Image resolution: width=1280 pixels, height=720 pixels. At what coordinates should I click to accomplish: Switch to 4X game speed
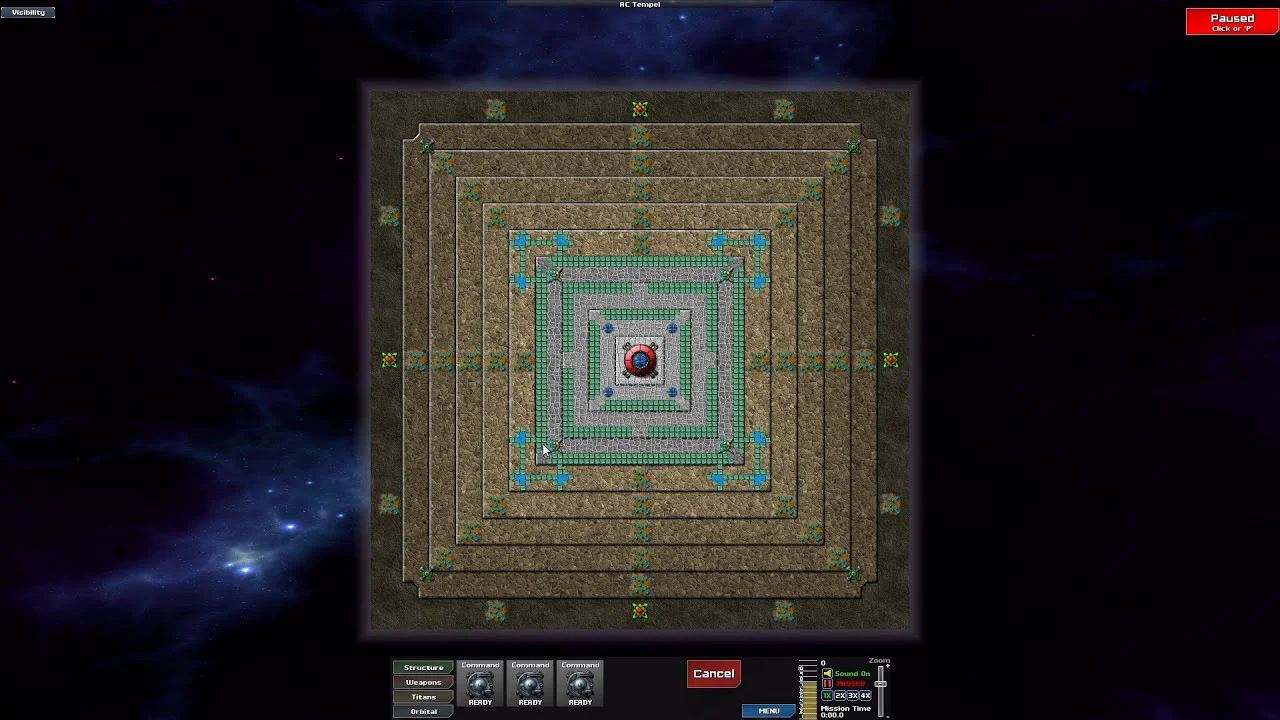pyautogui.click(x=866, y=695)
